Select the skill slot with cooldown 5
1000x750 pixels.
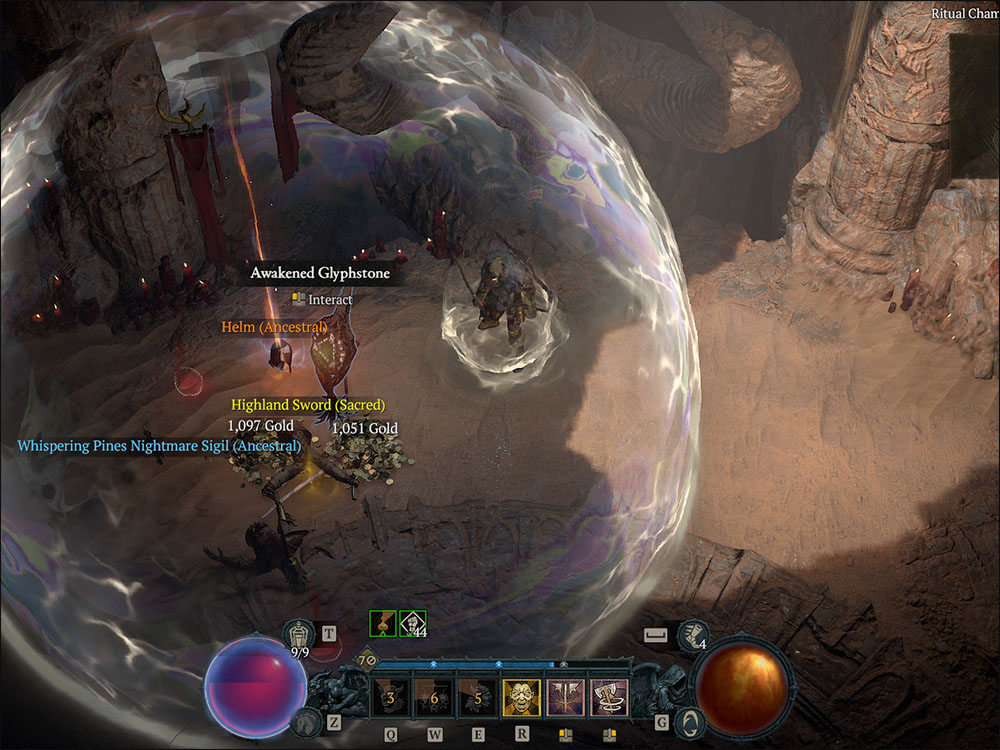478,698
